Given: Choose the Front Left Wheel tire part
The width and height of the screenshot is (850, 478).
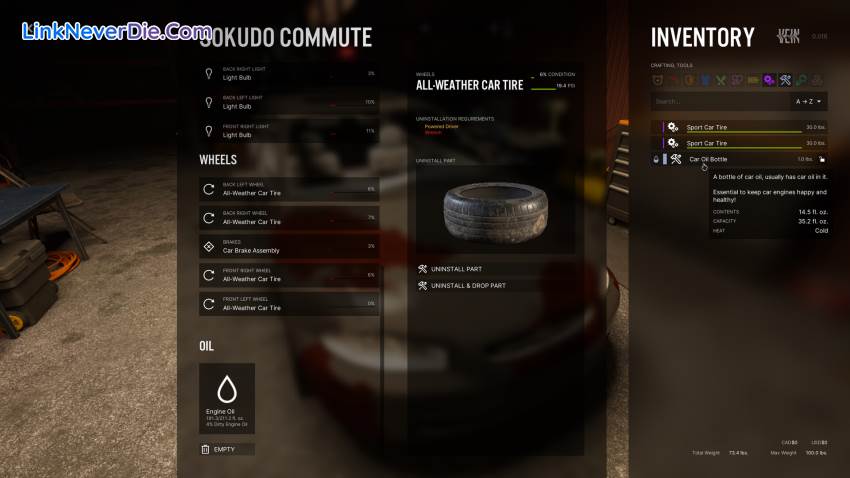Looking at the screenshot, I should coord(289,303).
